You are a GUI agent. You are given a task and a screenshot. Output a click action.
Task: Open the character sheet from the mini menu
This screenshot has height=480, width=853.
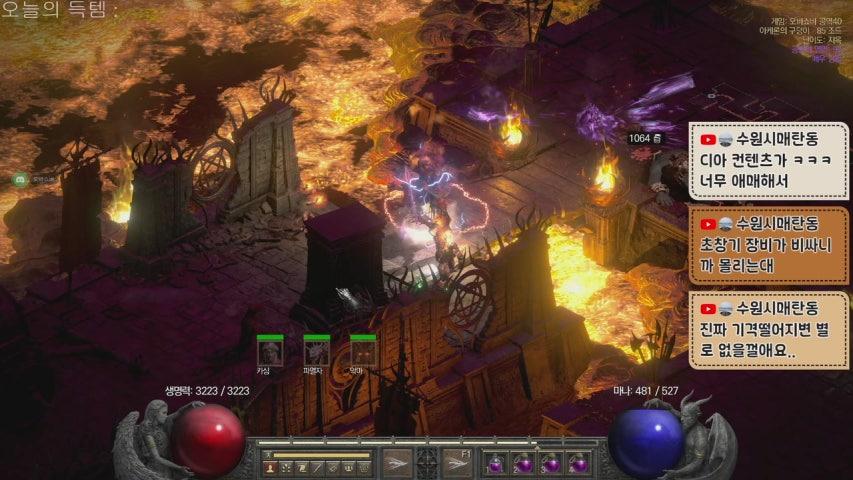tap(270, 467)
